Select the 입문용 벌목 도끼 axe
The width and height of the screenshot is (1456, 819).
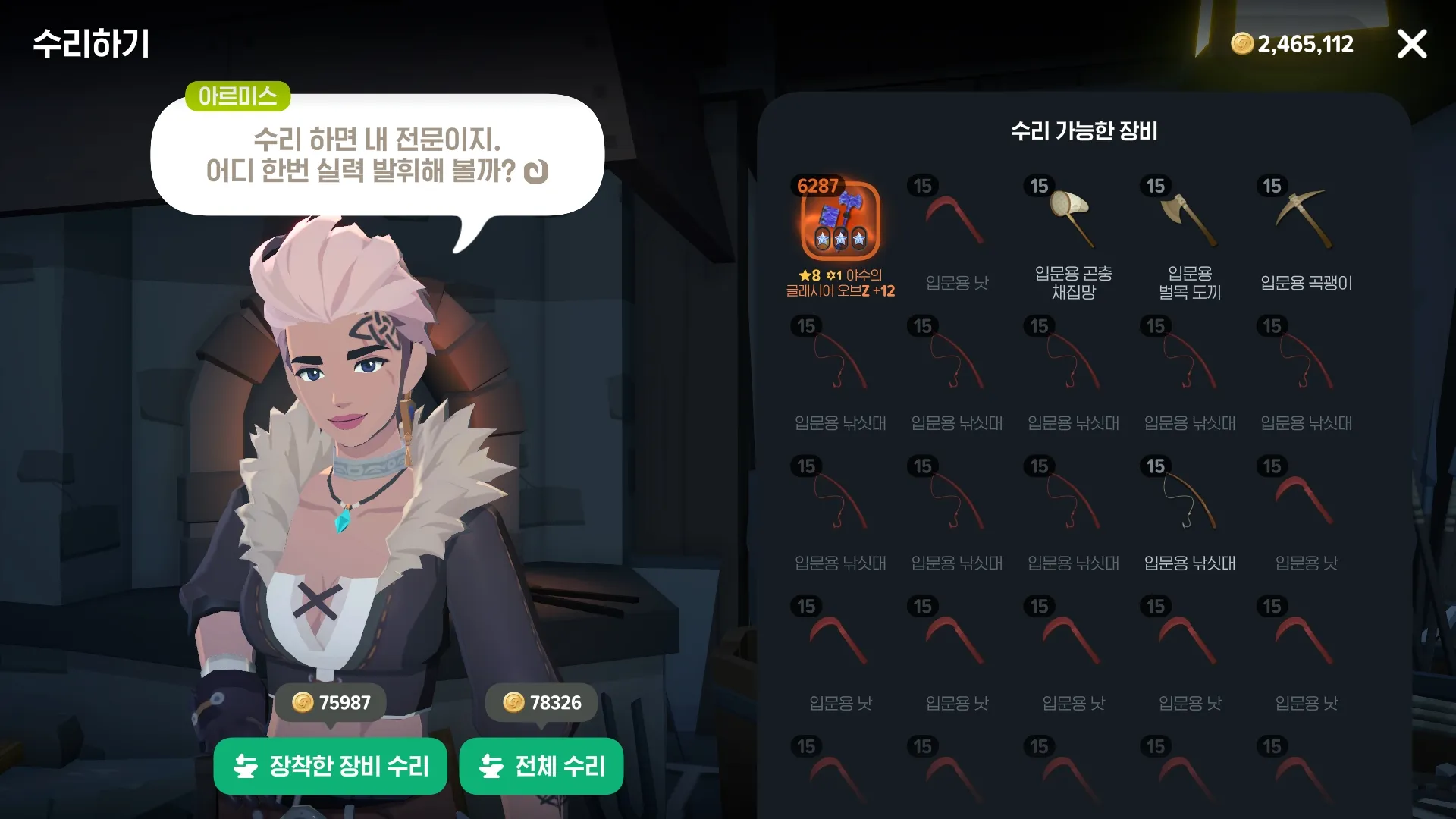click(1189, 220)
